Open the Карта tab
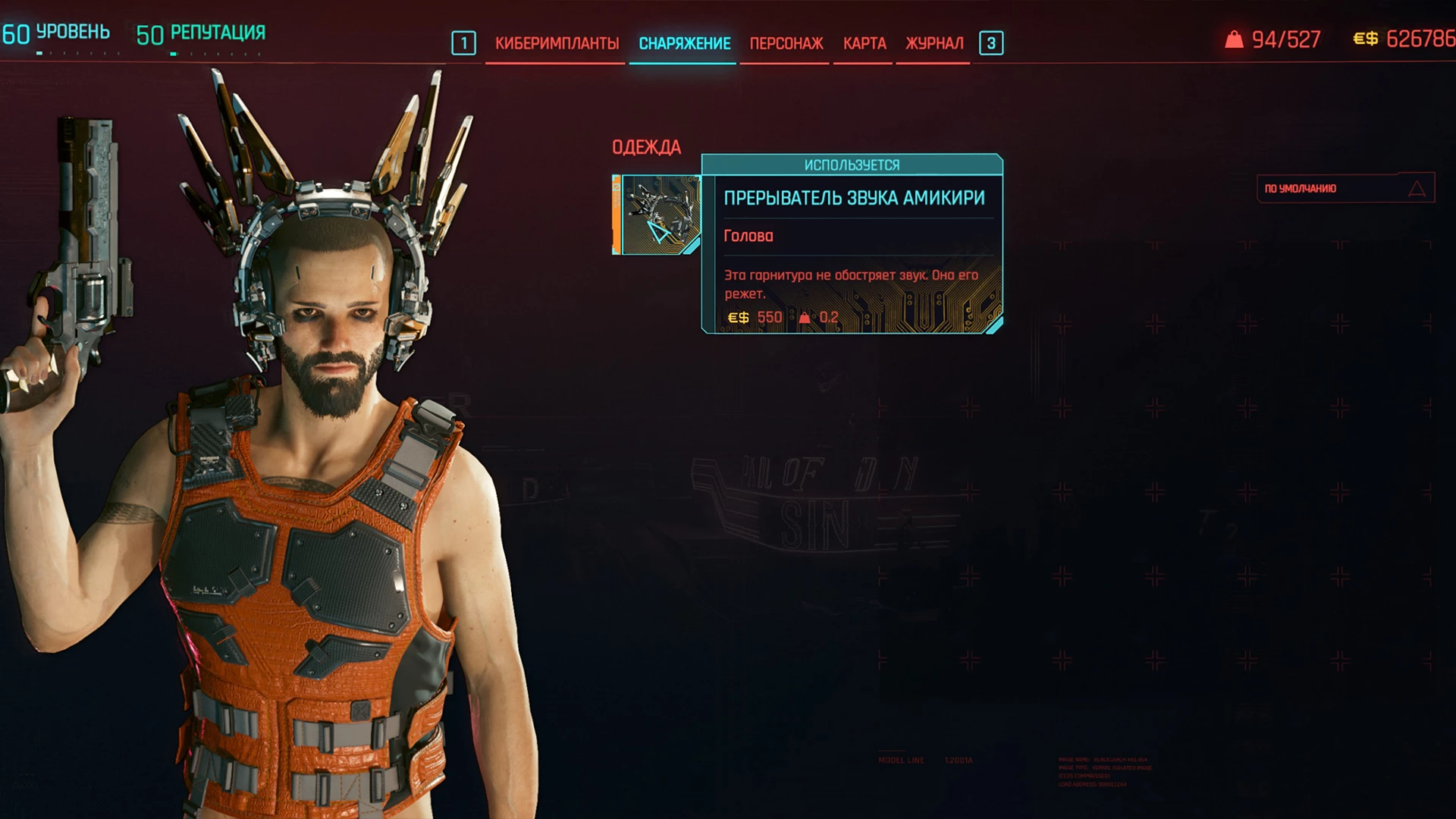The image size is (1456, 819). click(x=864, y=43)
